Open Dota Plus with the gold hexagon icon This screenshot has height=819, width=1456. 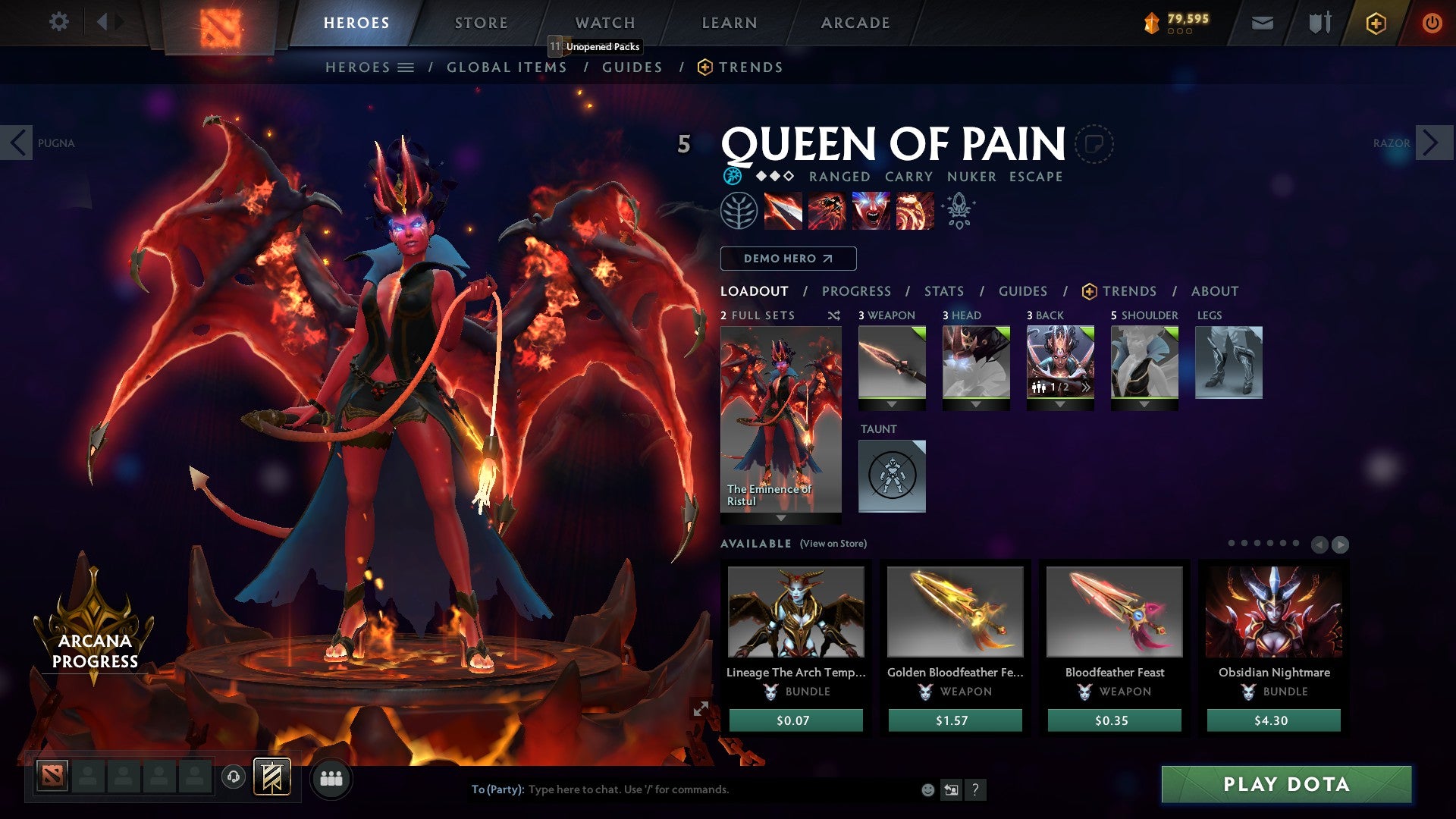pyautogui.click(x=1376, y=23)
